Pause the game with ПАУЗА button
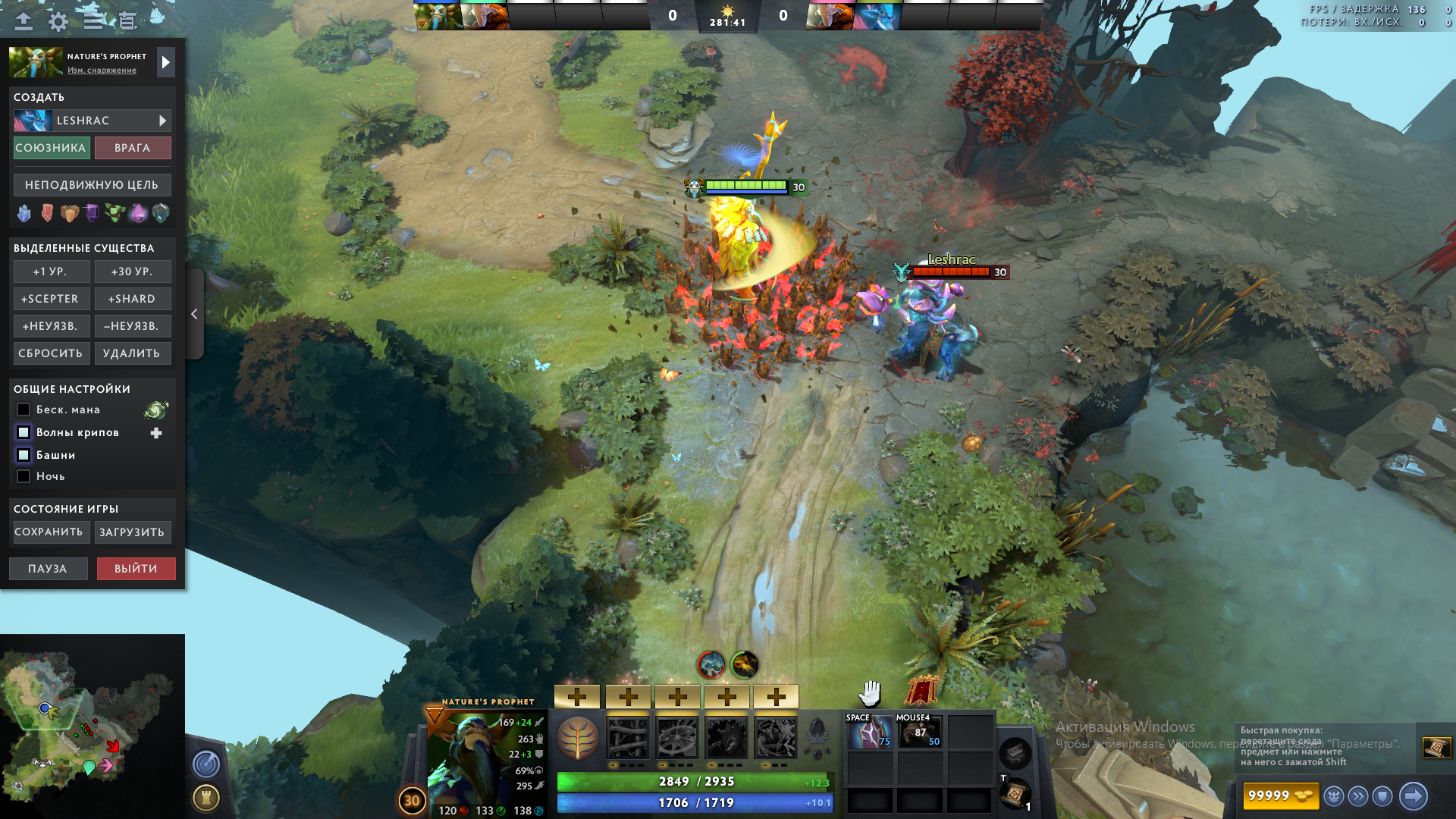The height and width of the screenshot is (819, 1456). (48, 569)
